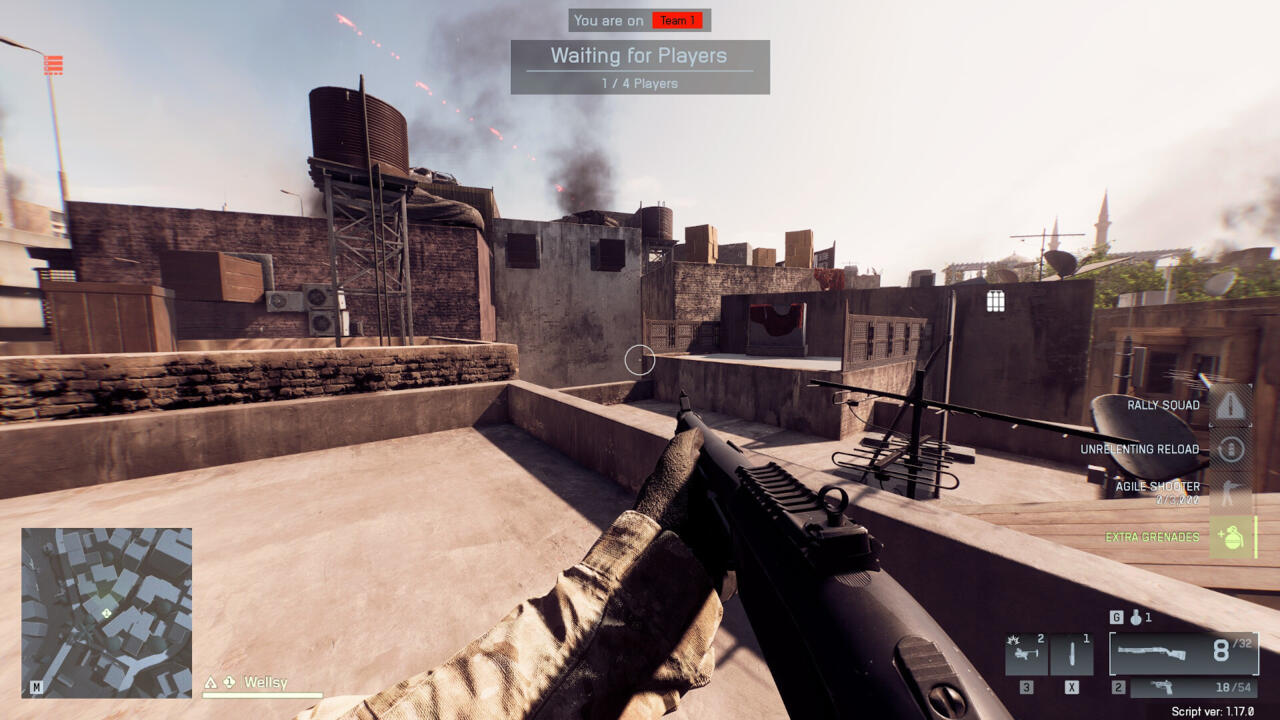Select the Rally Squad perk icon
Viewport: 1280px width, 720px height.
1231,405
